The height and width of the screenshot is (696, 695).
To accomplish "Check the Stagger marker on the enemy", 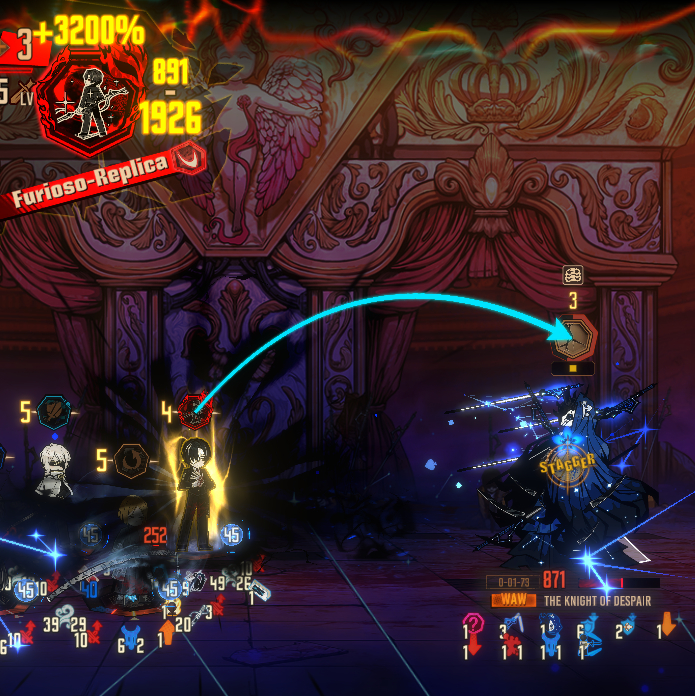I will 567,462.
